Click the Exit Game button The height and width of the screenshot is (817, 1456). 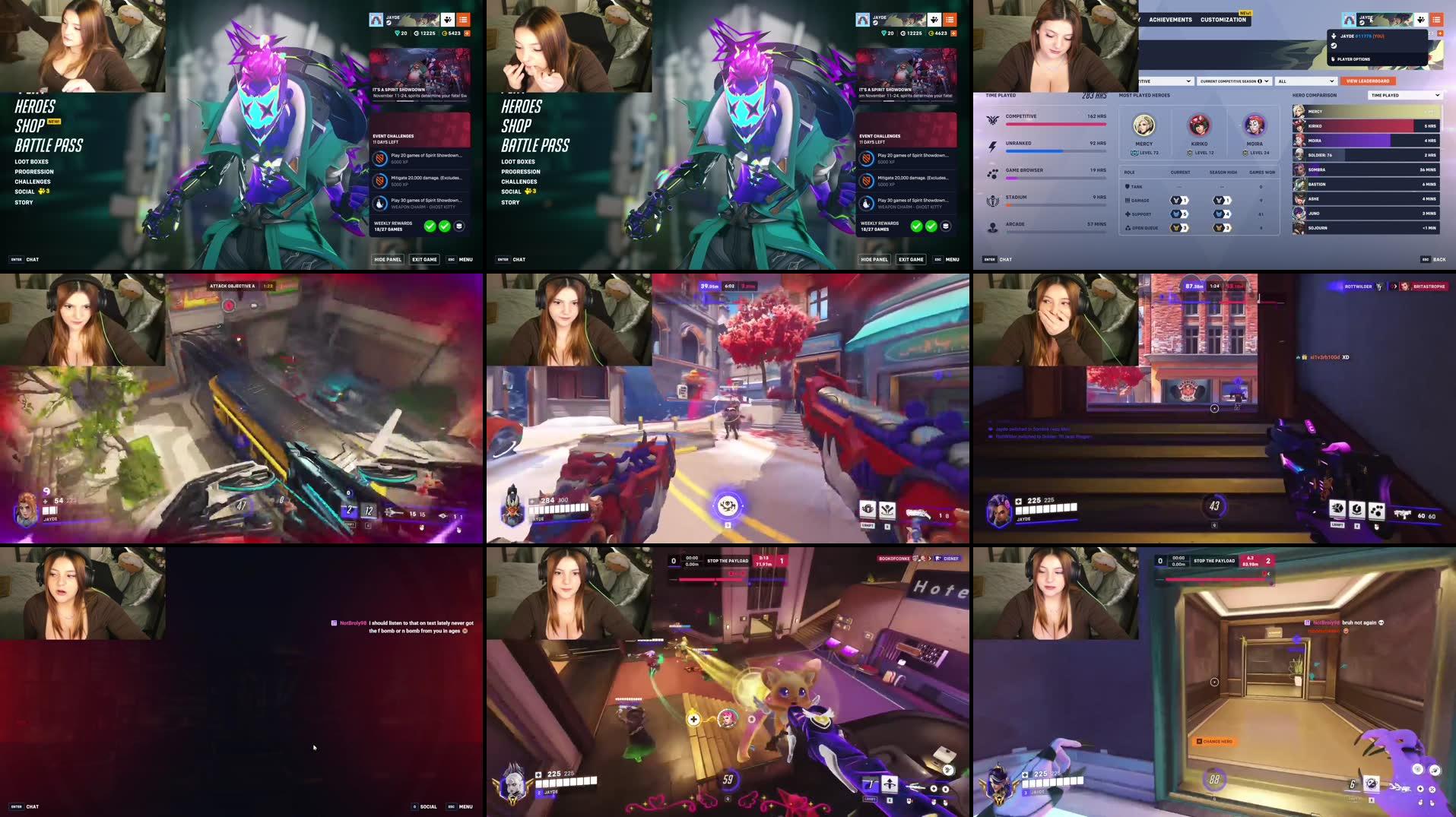424,259
